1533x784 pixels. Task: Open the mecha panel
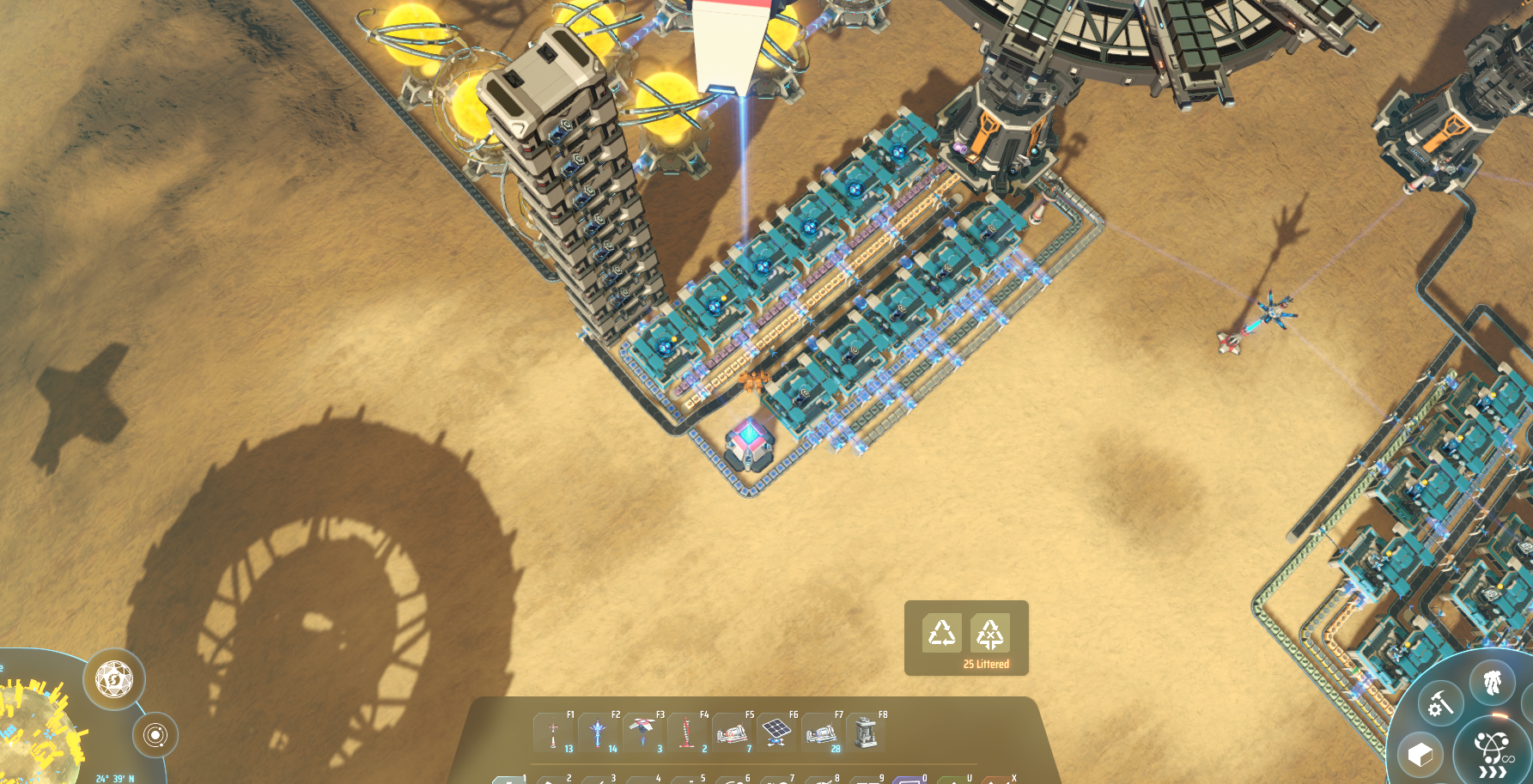(x=1493, y=683)
